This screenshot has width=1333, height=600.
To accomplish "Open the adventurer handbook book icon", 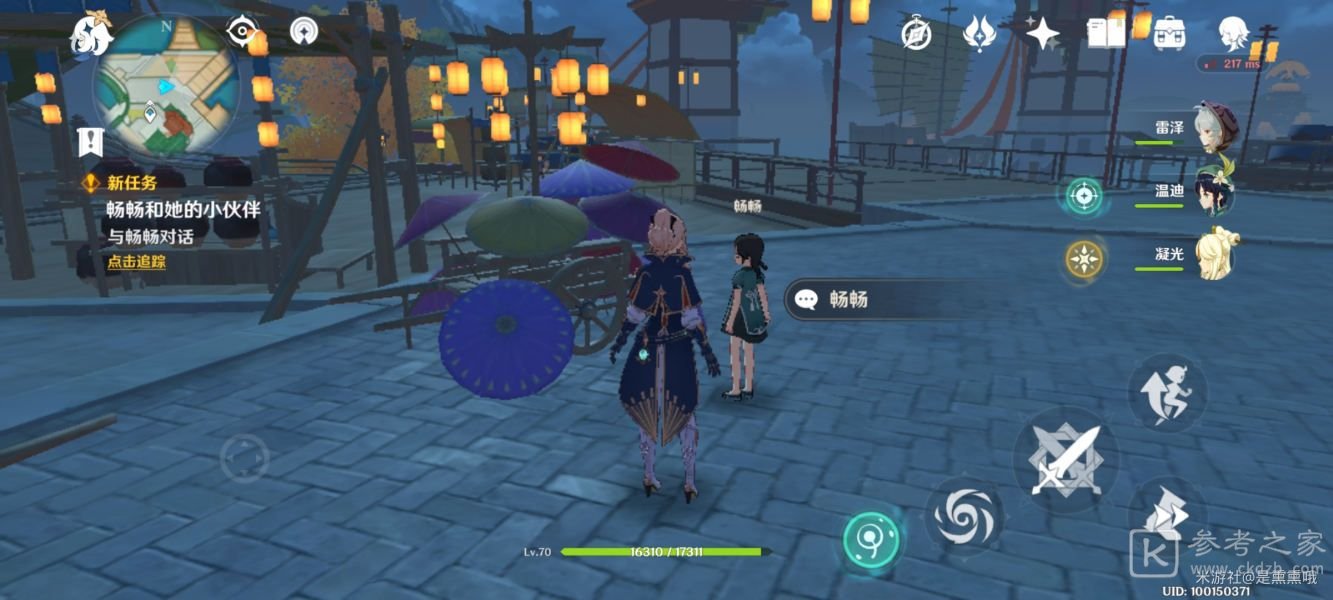I will pyautogui.click(x=1107, y=33).
